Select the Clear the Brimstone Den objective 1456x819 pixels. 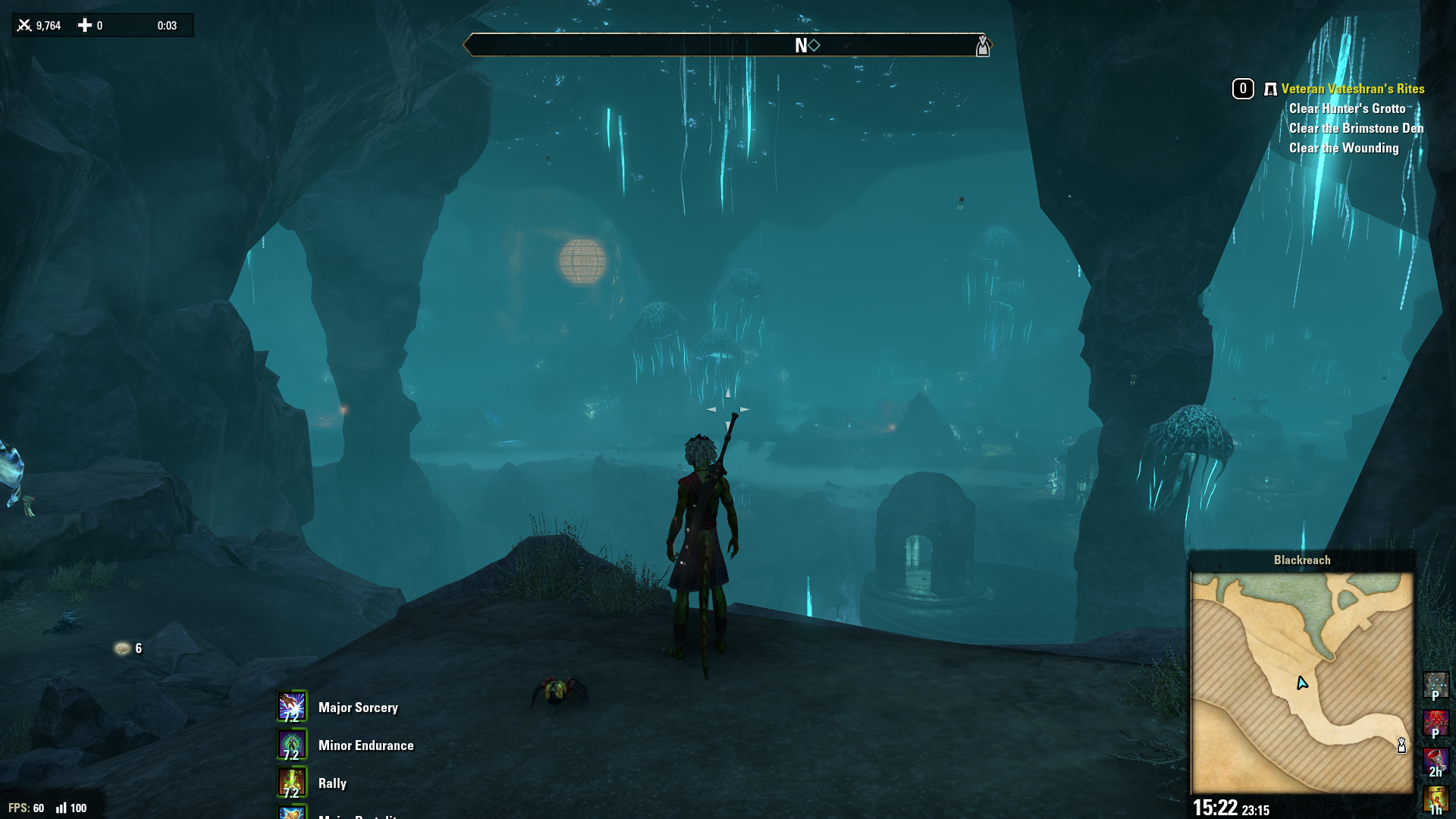click(1356, 128)
